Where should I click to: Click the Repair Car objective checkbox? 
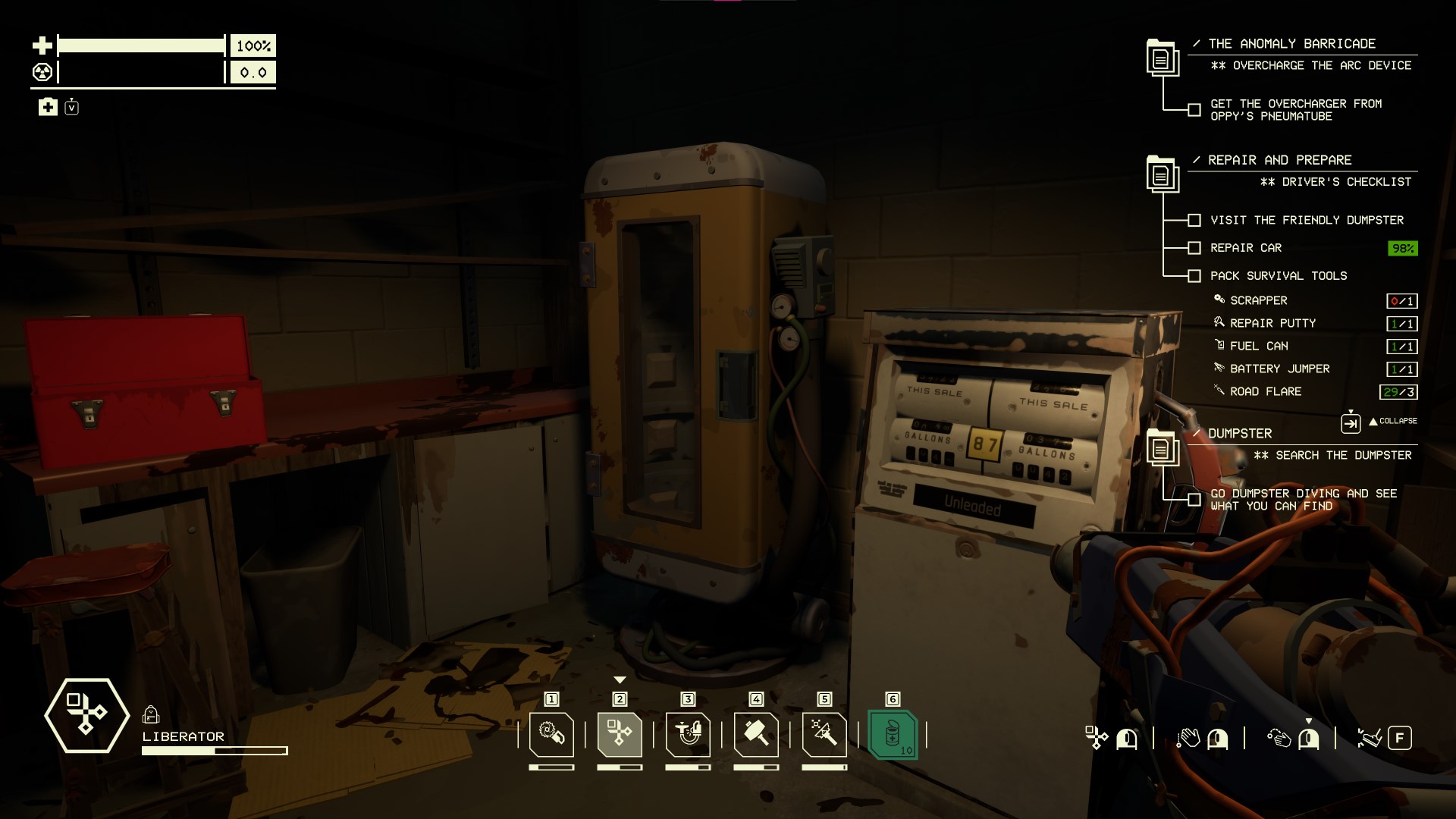(1194, 248)
